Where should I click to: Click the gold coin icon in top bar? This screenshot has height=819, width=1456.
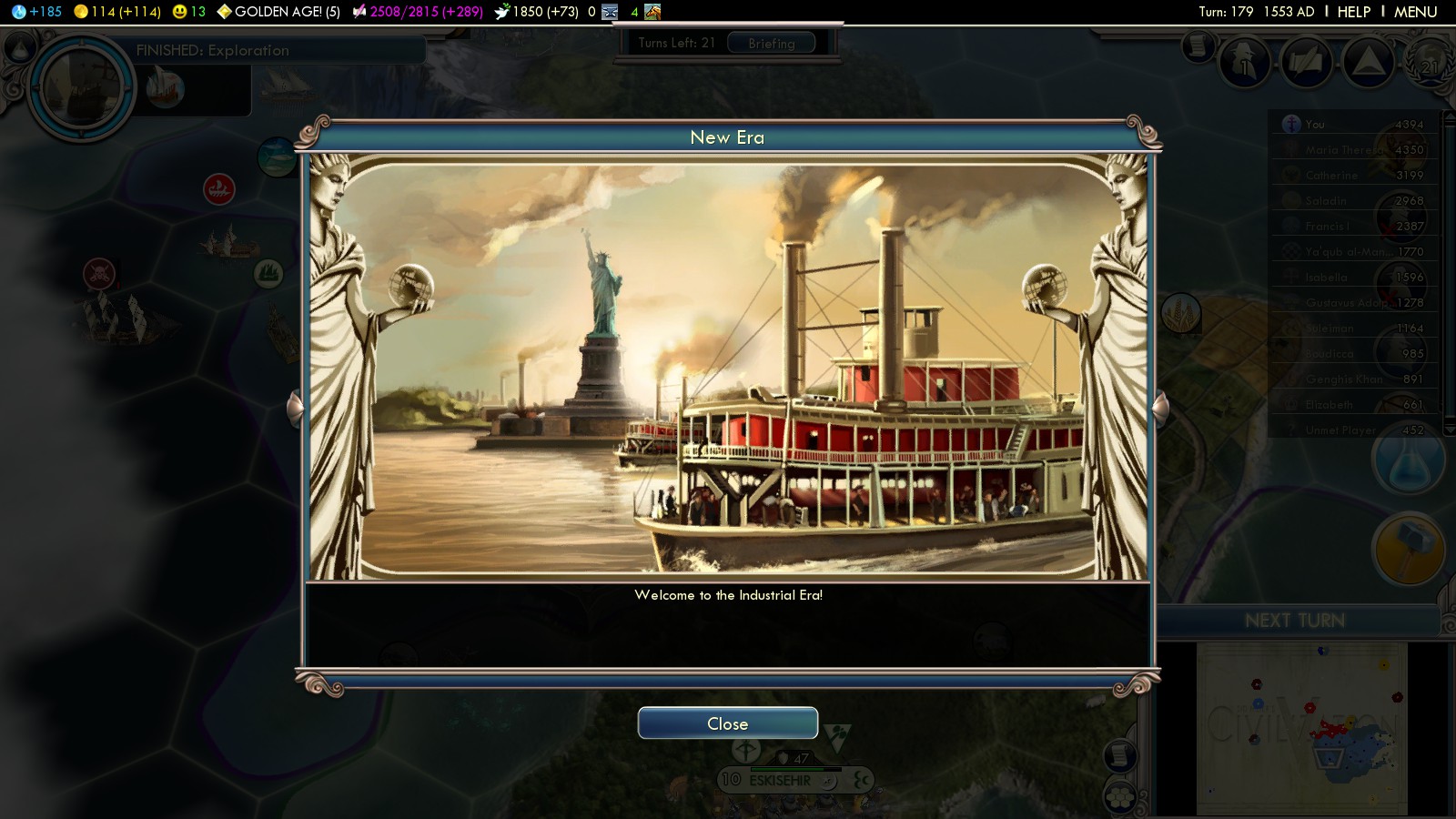(x=81, y=12)
